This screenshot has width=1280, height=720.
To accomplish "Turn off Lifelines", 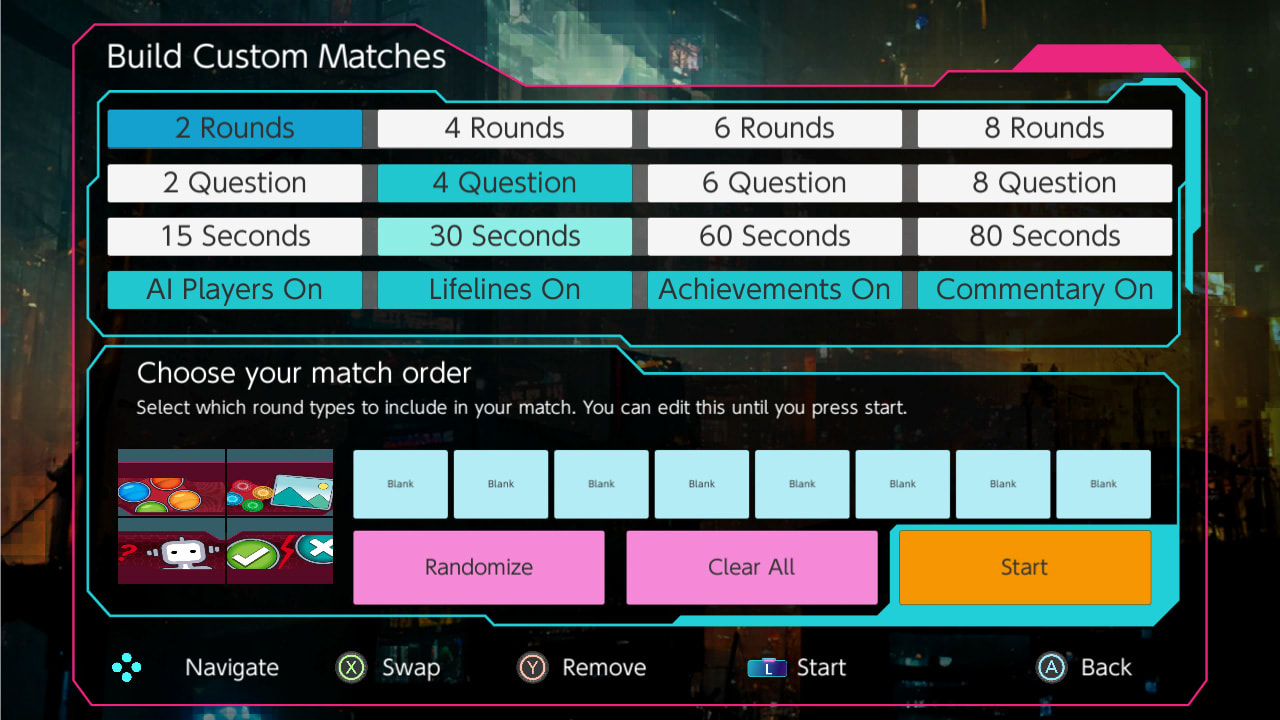I will [504, 289].
